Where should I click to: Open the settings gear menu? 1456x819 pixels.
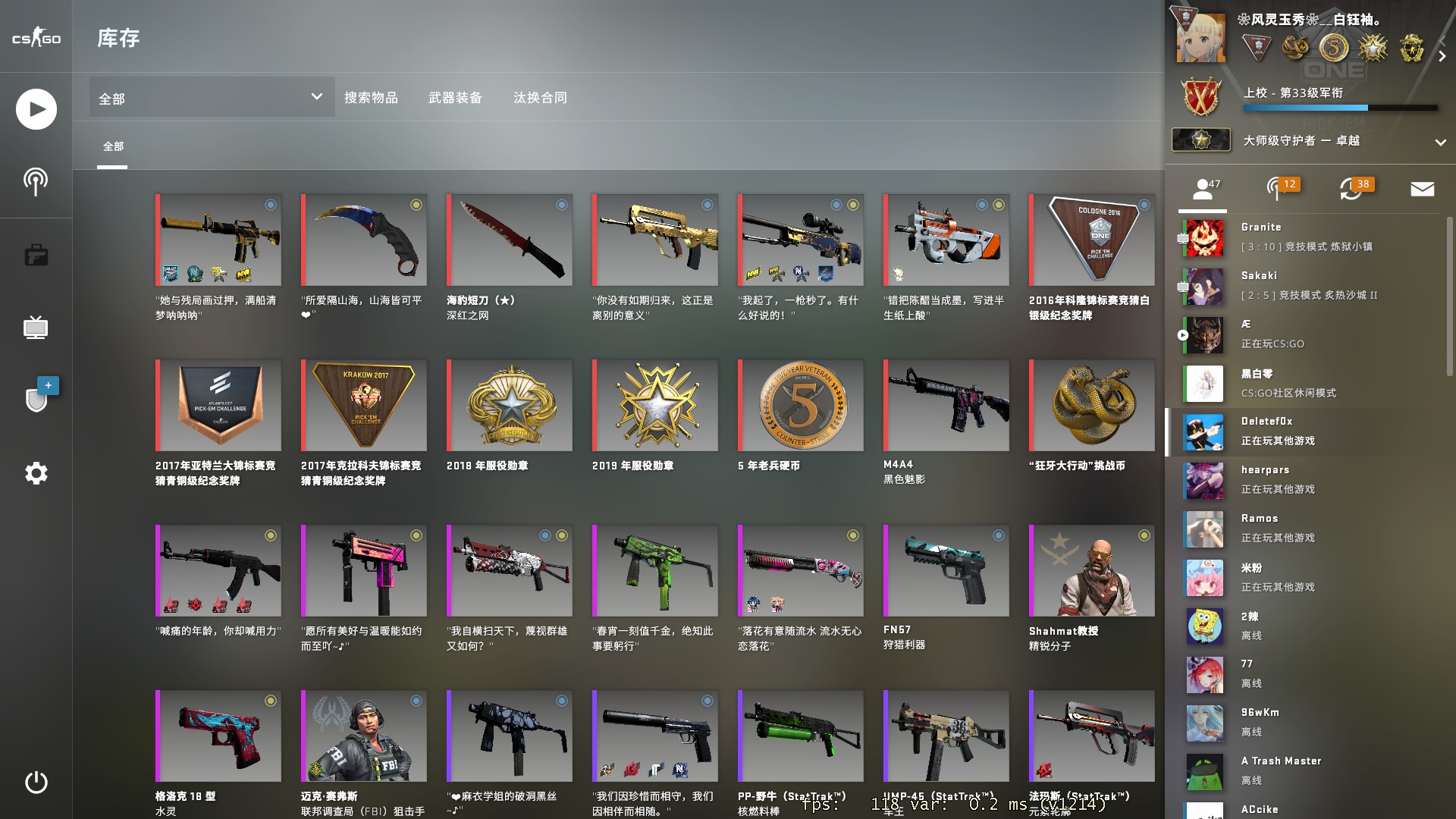pos(36,473)
